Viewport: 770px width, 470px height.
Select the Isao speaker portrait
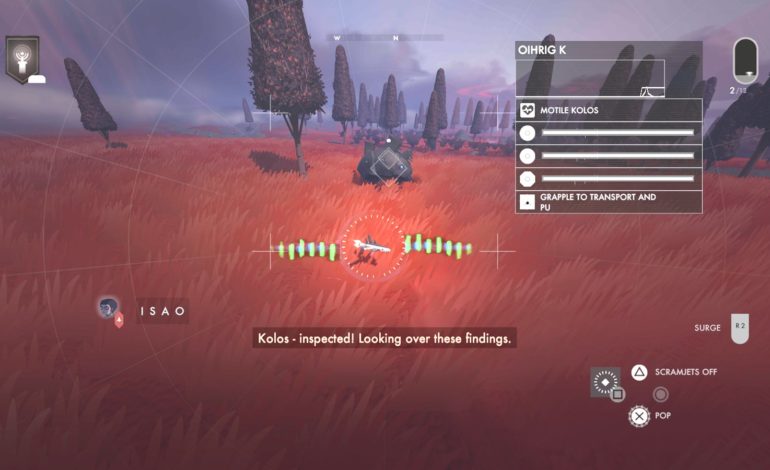click(108, 308)
